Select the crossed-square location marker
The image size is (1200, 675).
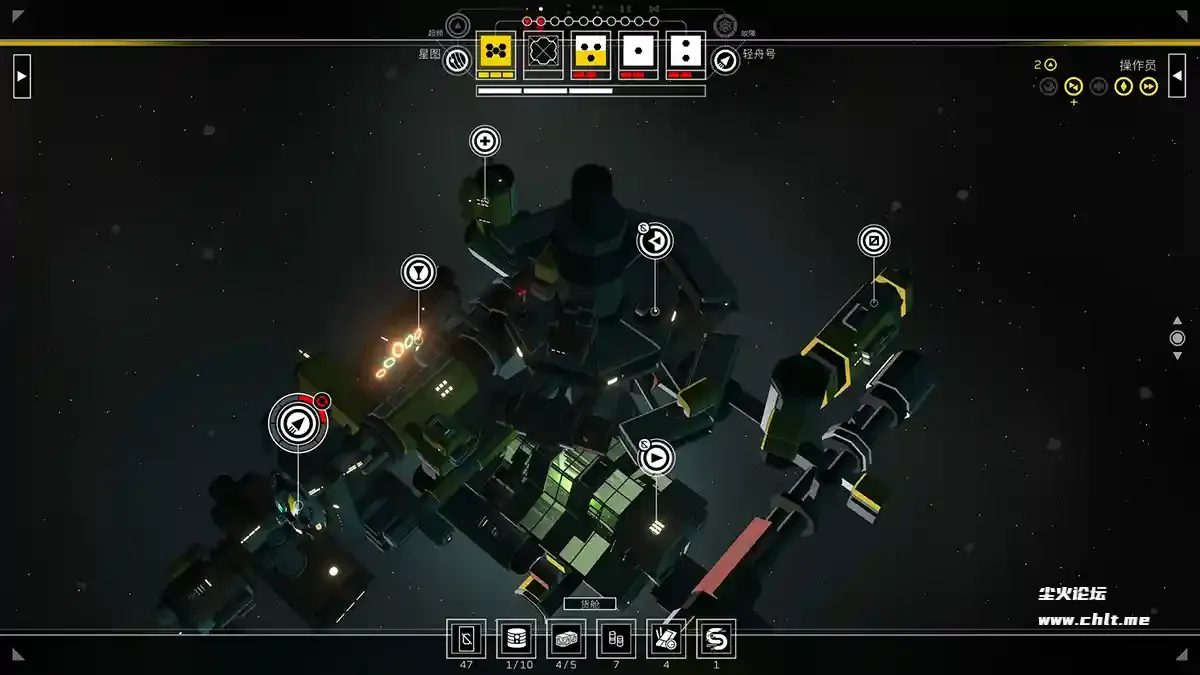(874, 241)
